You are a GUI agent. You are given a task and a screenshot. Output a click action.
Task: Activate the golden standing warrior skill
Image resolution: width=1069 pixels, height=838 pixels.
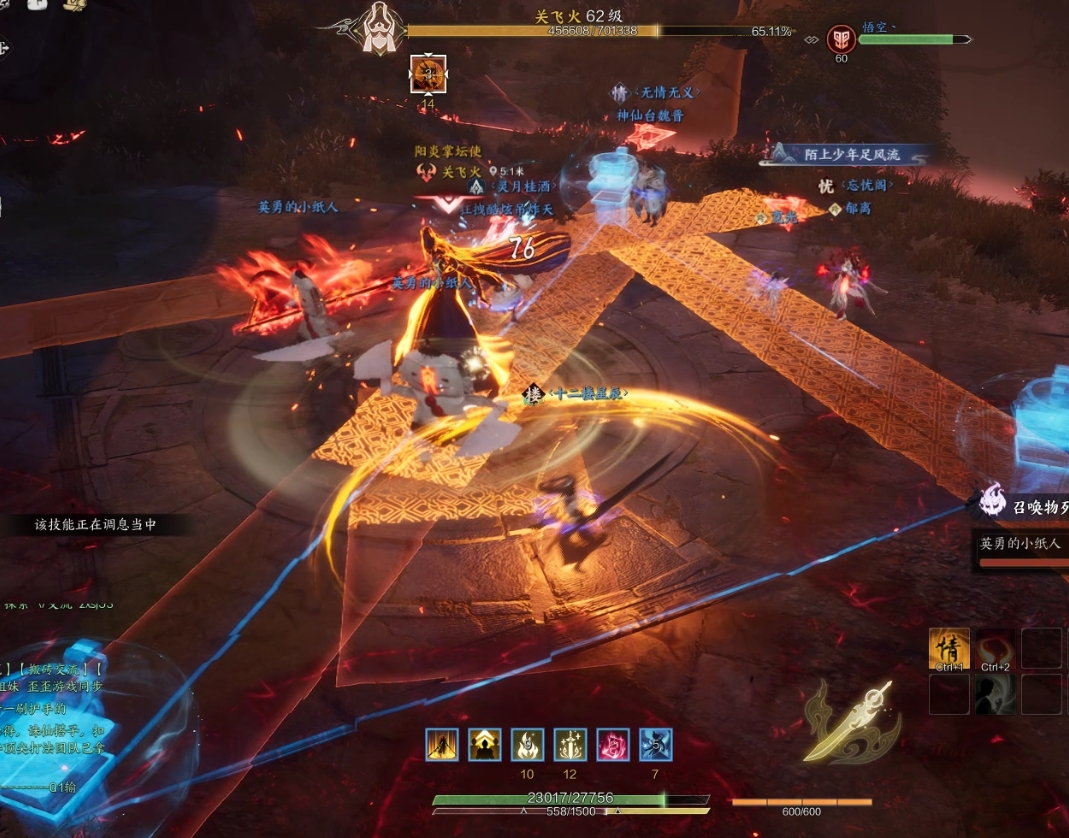[x=441, y=744]
